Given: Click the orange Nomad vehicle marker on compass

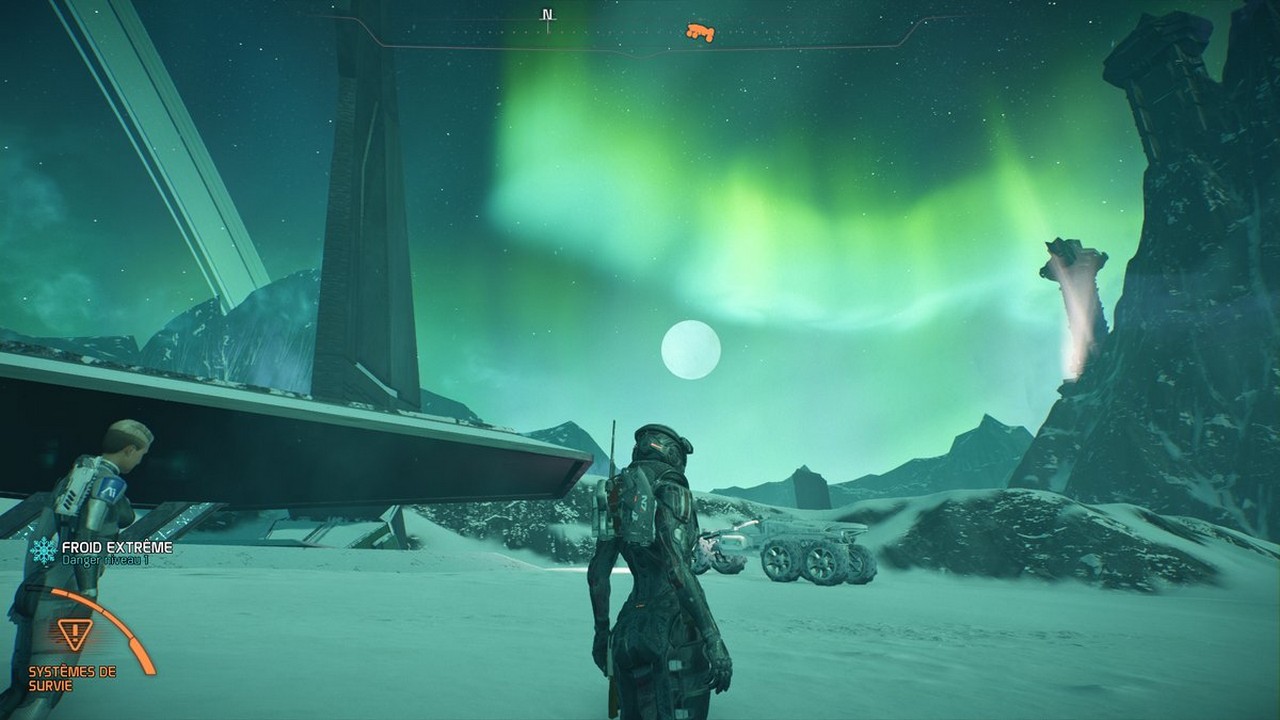Looking at the screenshot, I should pos(700,33).
